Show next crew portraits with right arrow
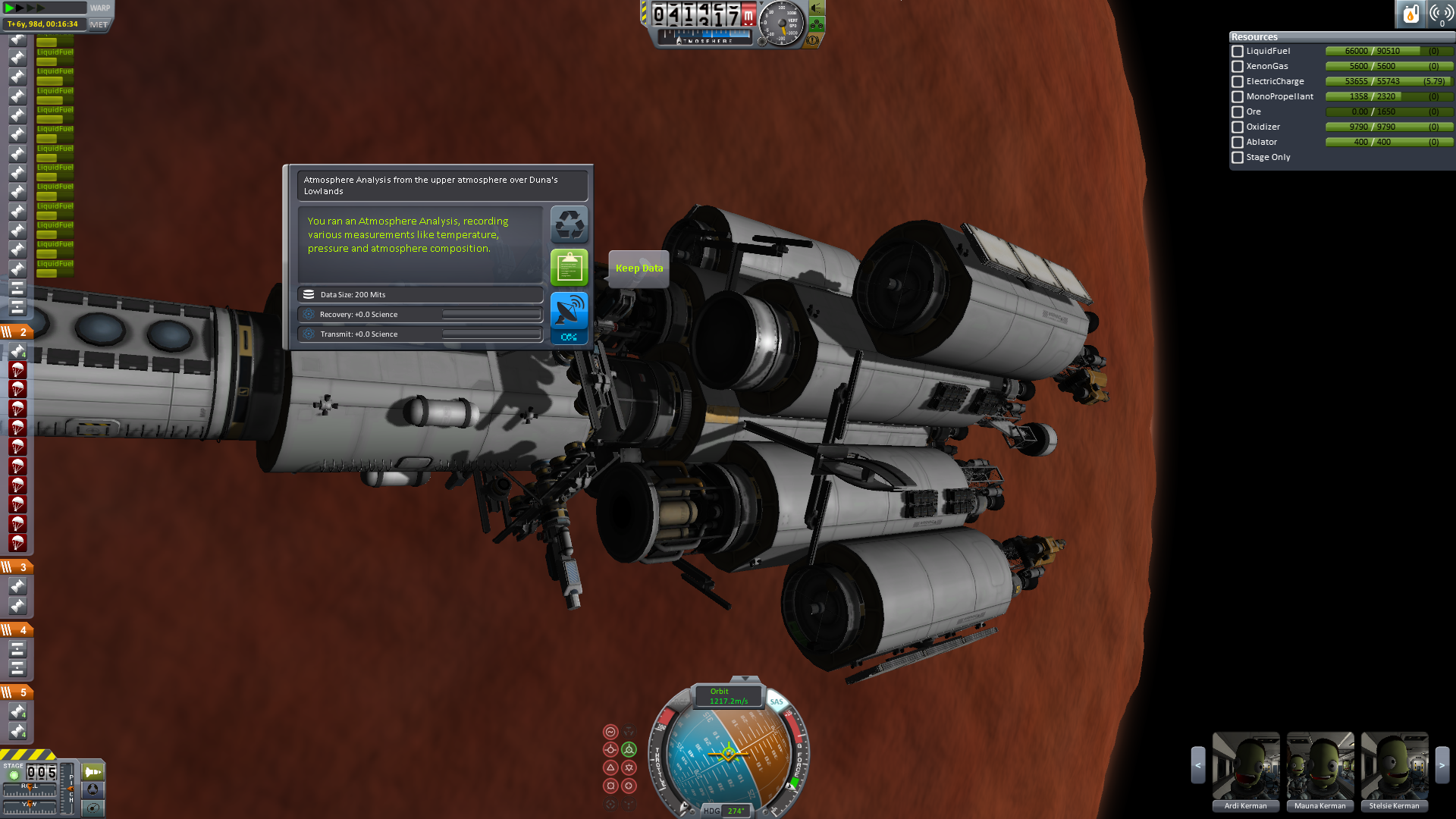1456x819 pixels. click(x=1442, y=766)
